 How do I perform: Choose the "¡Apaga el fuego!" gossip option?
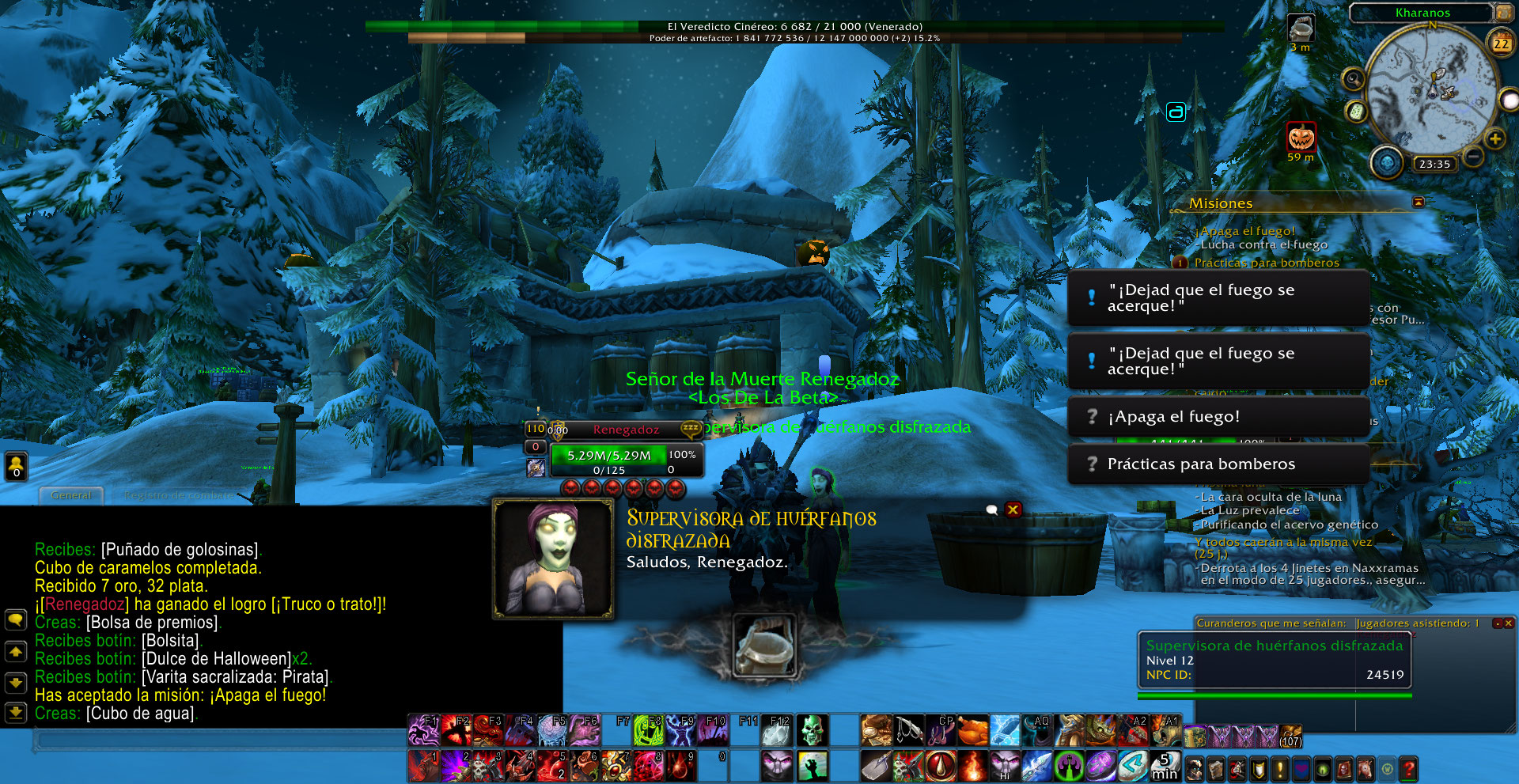[x=1218, y=417]
